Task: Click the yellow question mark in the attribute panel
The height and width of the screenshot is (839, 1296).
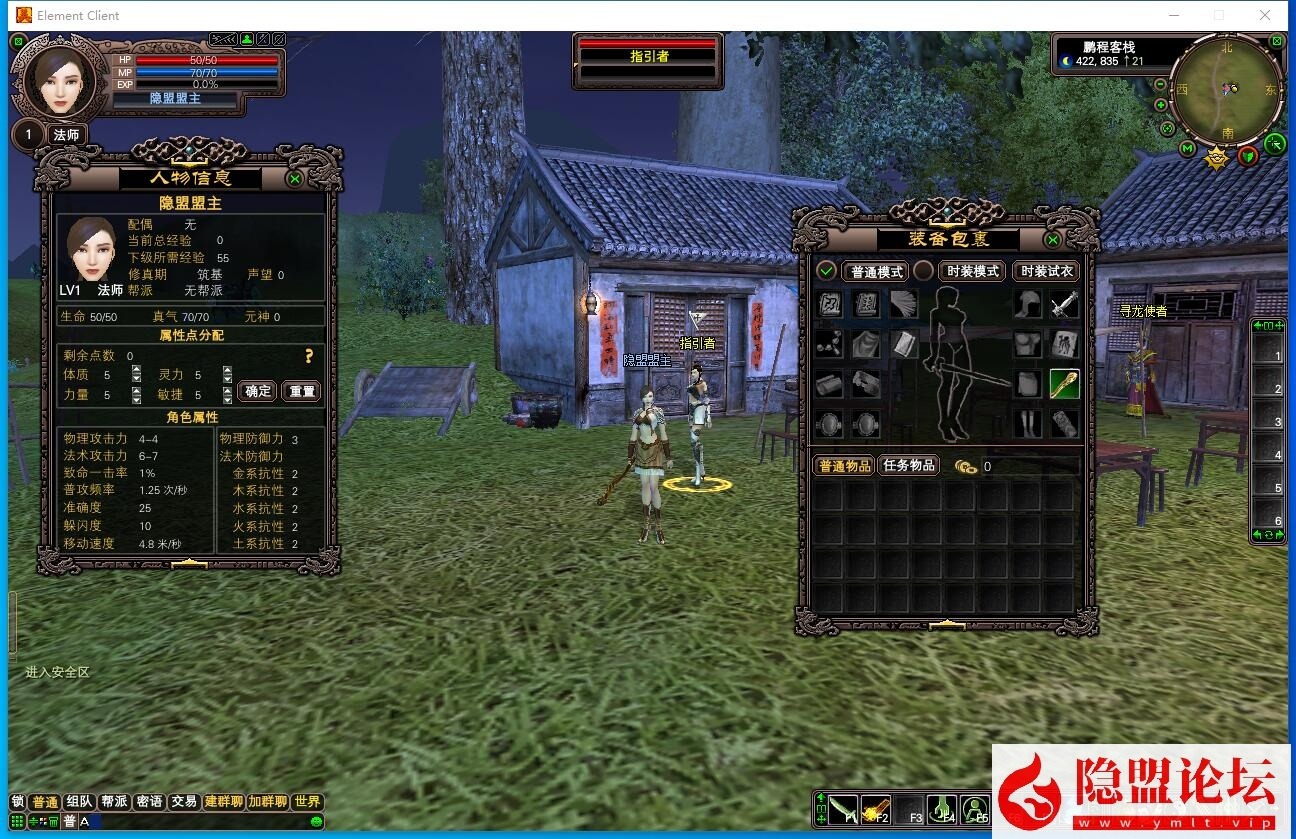Action: [309, 355]
